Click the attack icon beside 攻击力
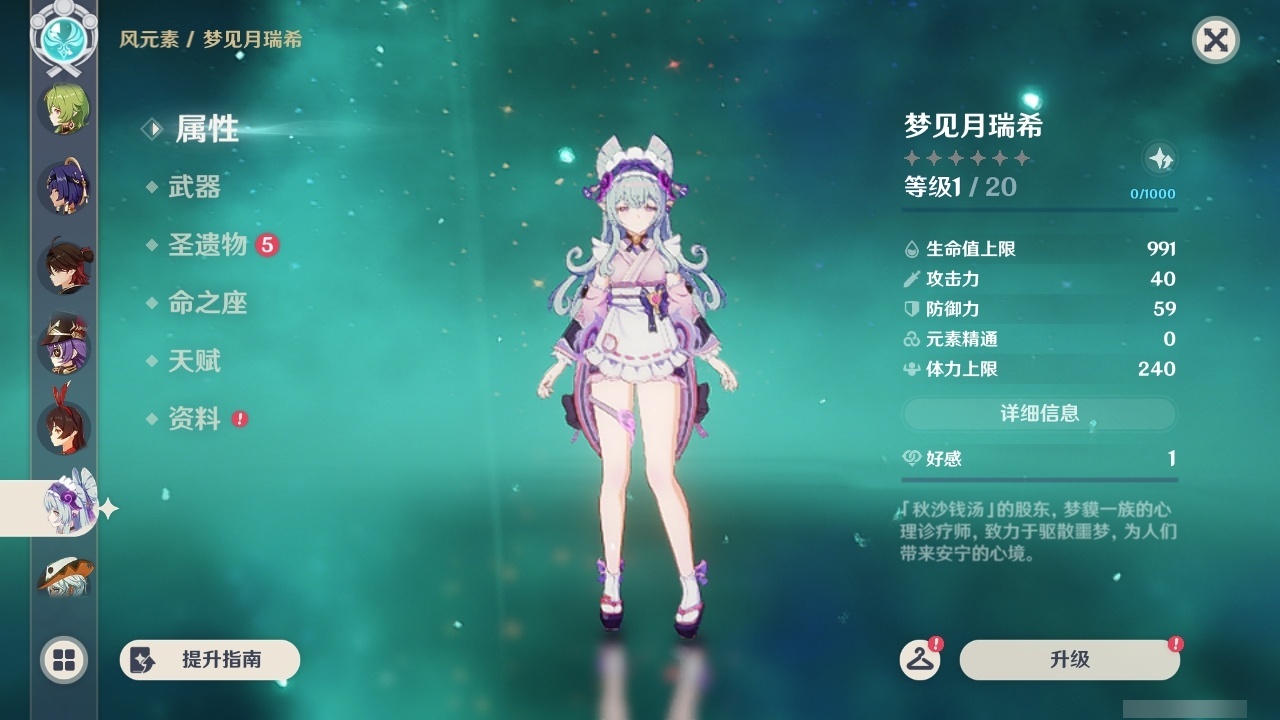Viewport: 1280px width, 720px height. (911, 279)
